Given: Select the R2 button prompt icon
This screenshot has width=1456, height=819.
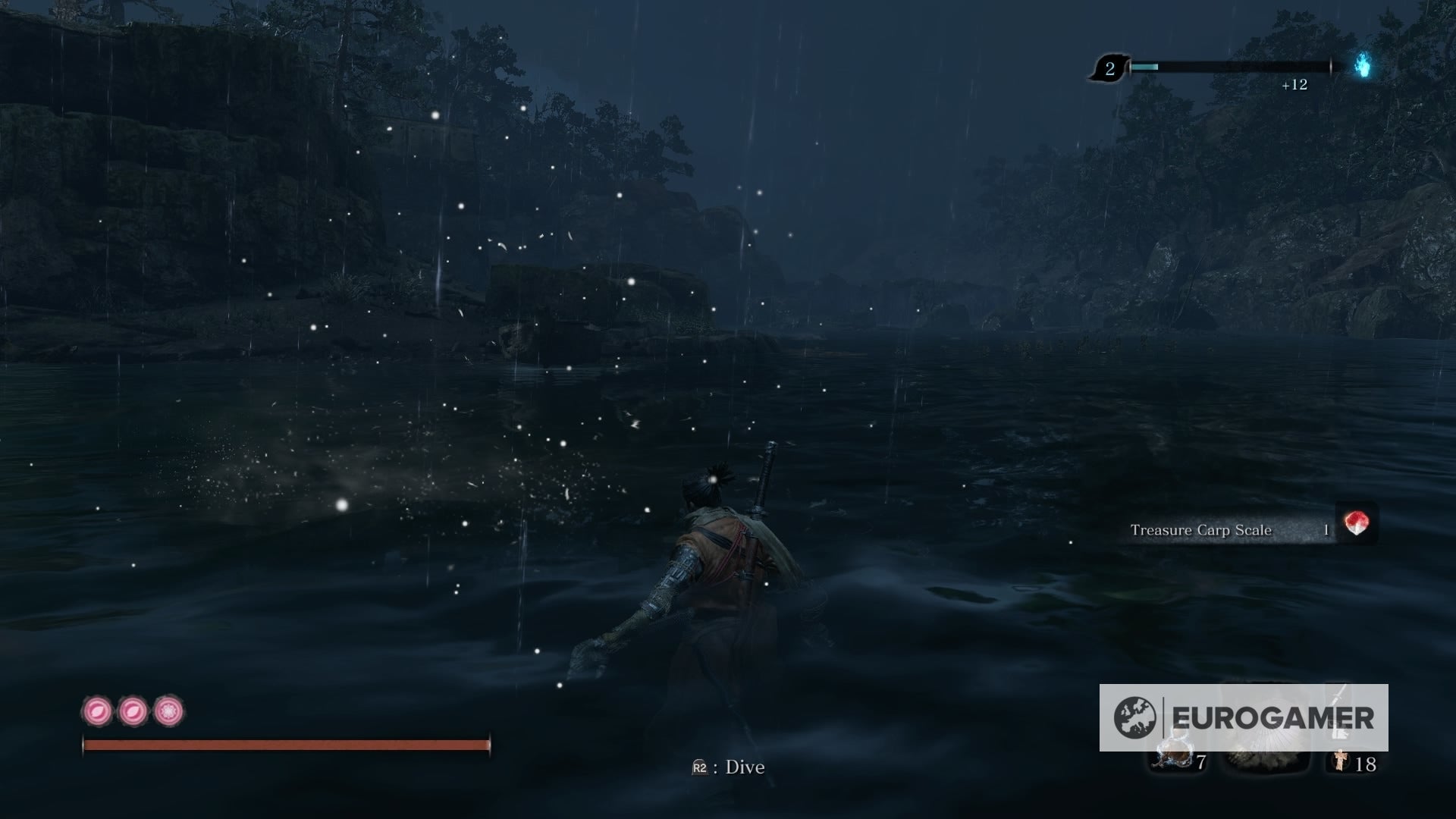Looking at the screenshot, I should click(698, 768).
